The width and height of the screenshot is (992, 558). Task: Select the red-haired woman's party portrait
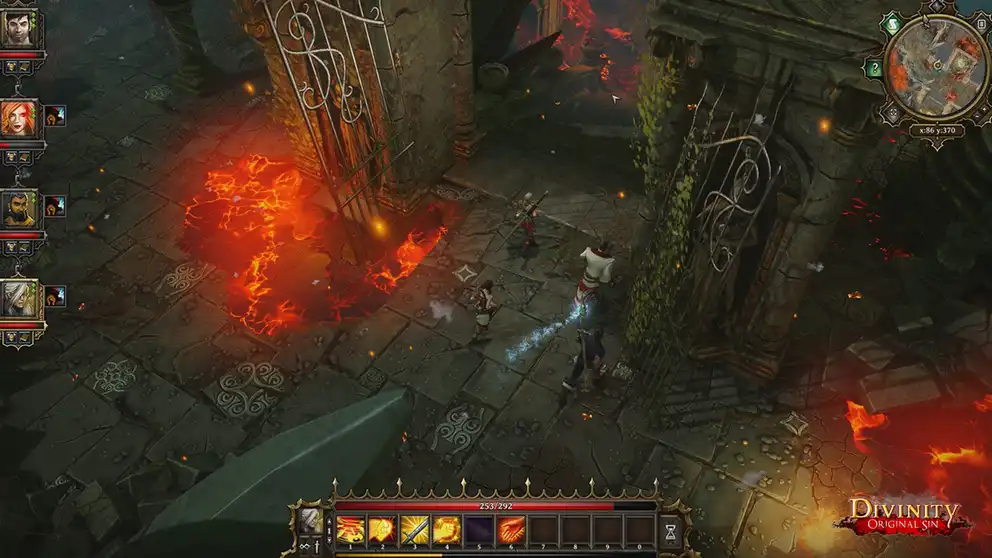pos(19,118)
